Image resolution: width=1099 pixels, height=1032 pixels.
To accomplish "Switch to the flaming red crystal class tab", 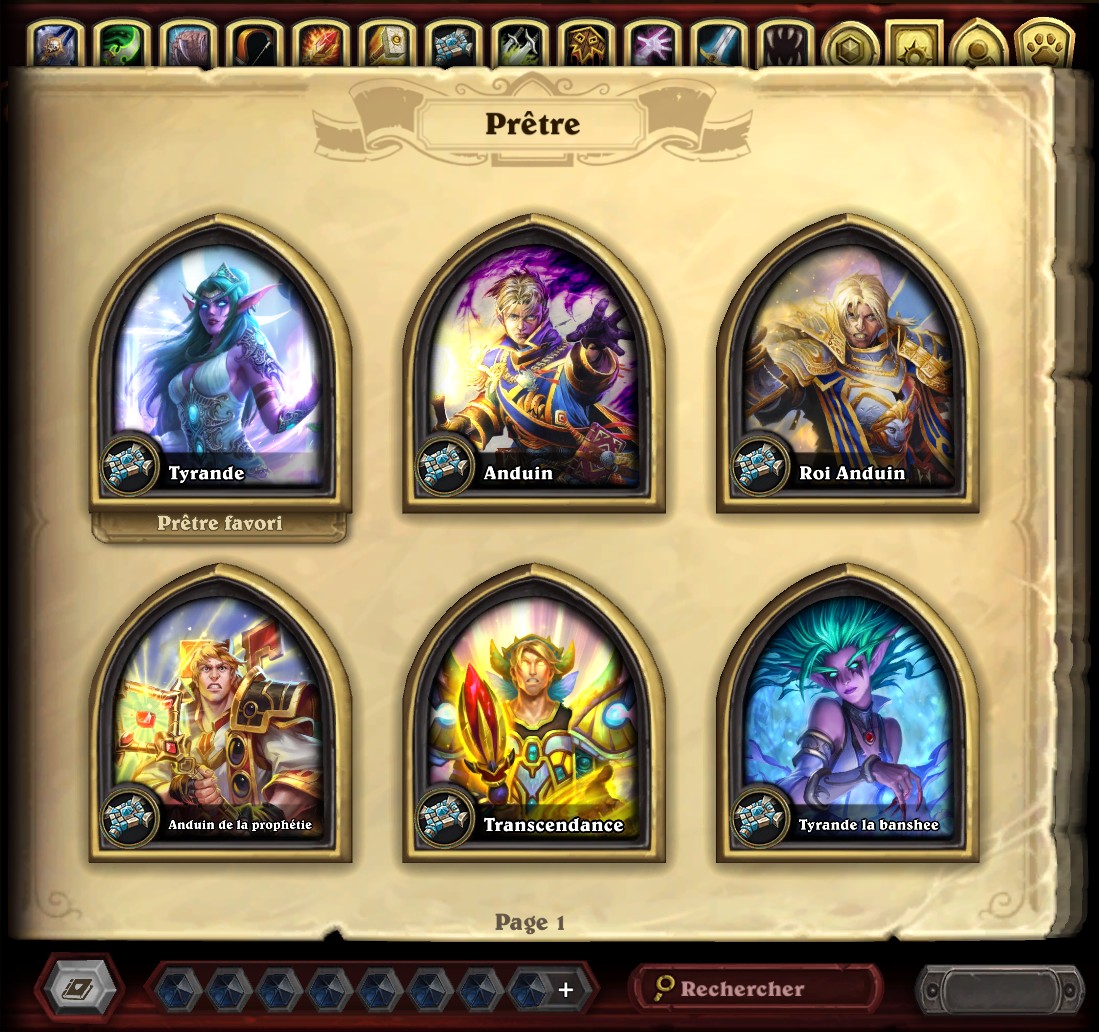I will 320,45.
